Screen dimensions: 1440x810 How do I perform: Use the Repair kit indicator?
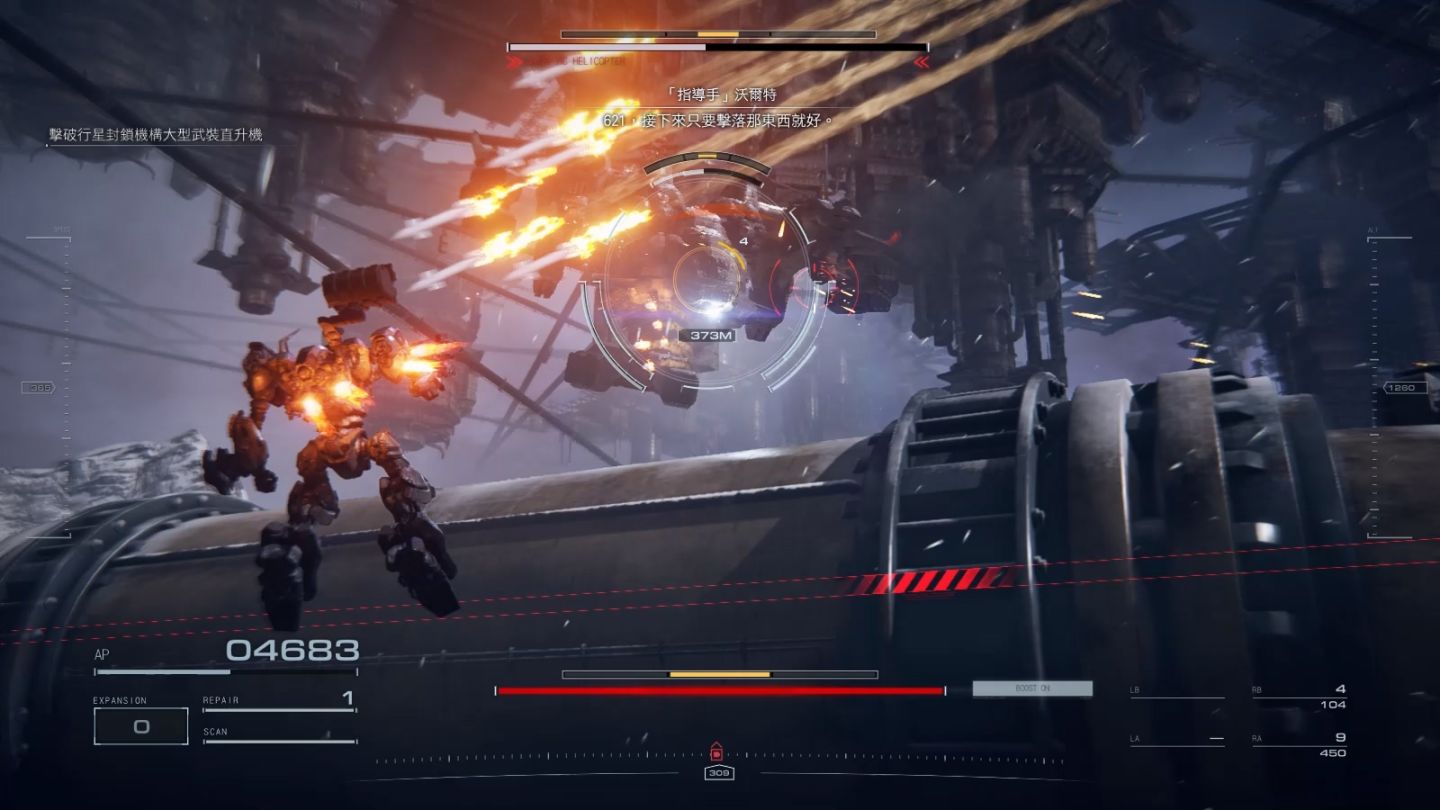279,702
